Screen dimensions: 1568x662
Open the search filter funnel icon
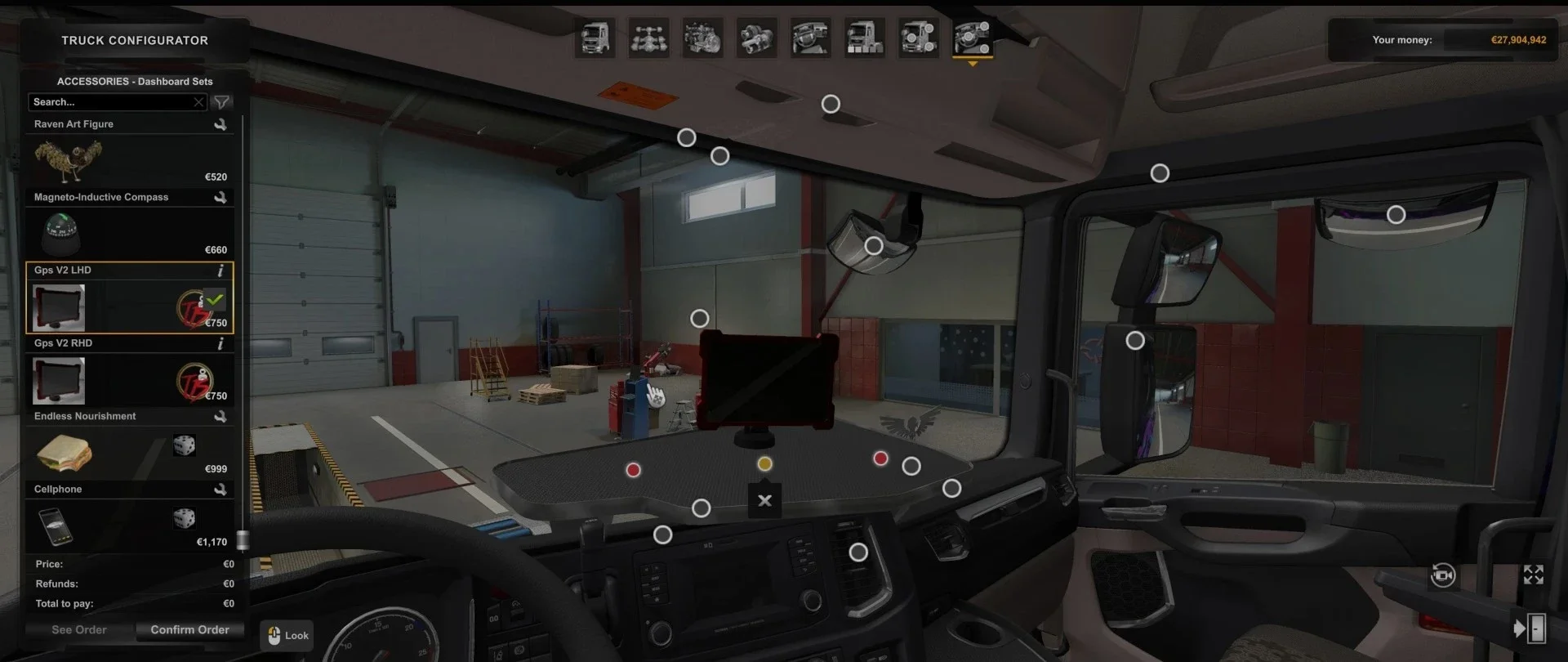point(221,102)
